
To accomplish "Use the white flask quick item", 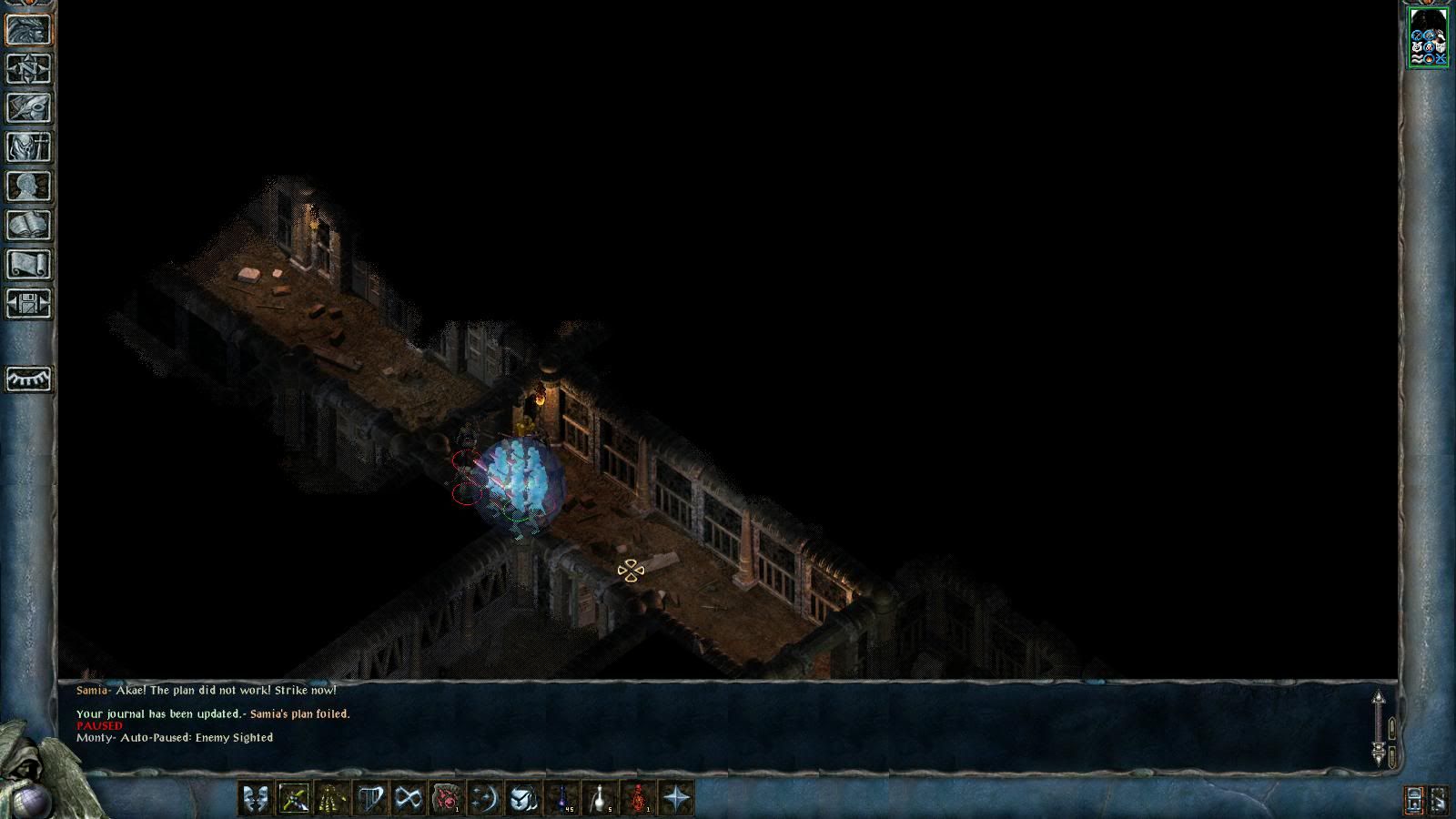I will point(600,798).
